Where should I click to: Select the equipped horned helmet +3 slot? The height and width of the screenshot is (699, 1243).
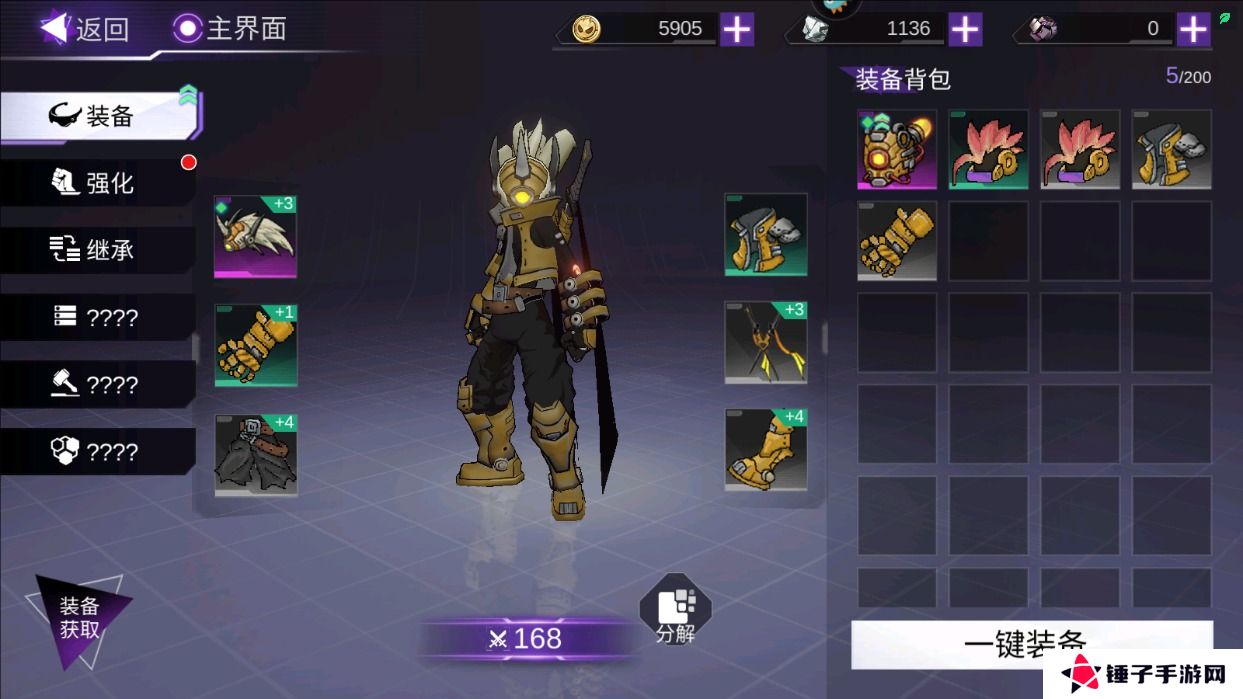(x=255, y=236)
